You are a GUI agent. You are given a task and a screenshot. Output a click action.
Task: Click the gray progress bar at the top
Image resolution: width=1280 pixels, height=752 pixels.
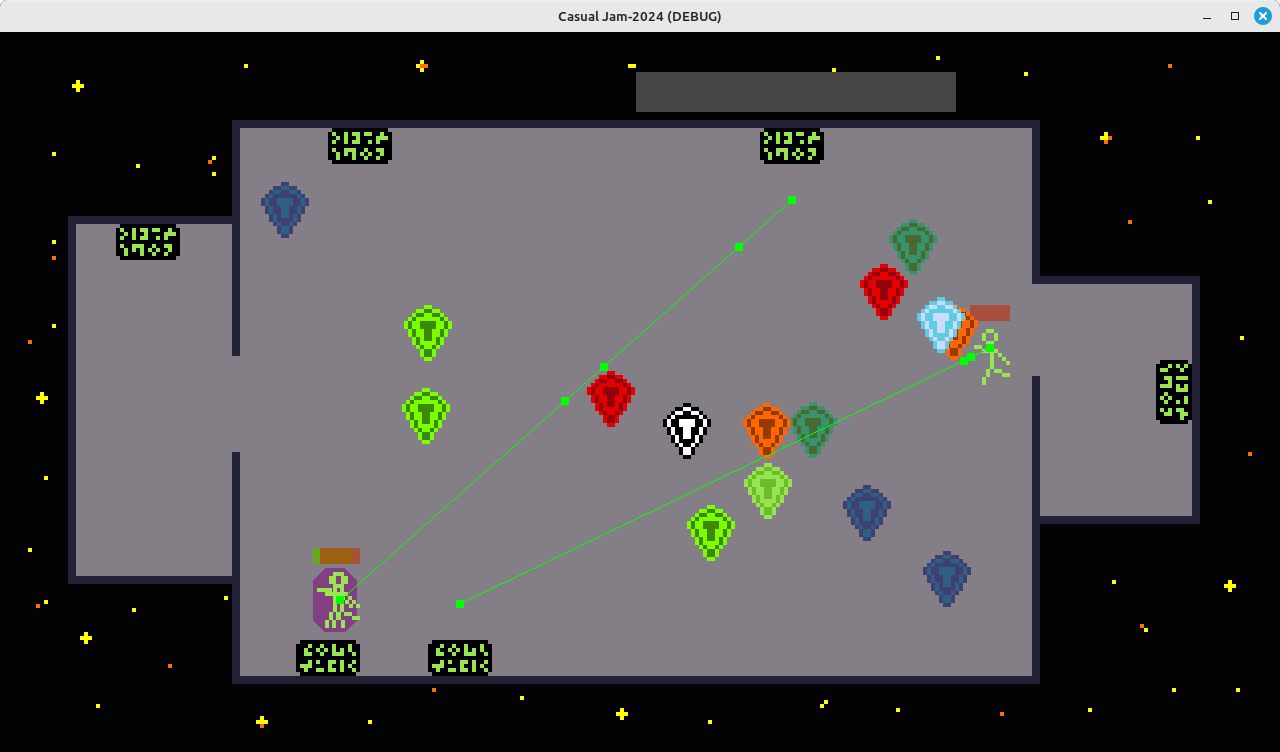point(795,91)
